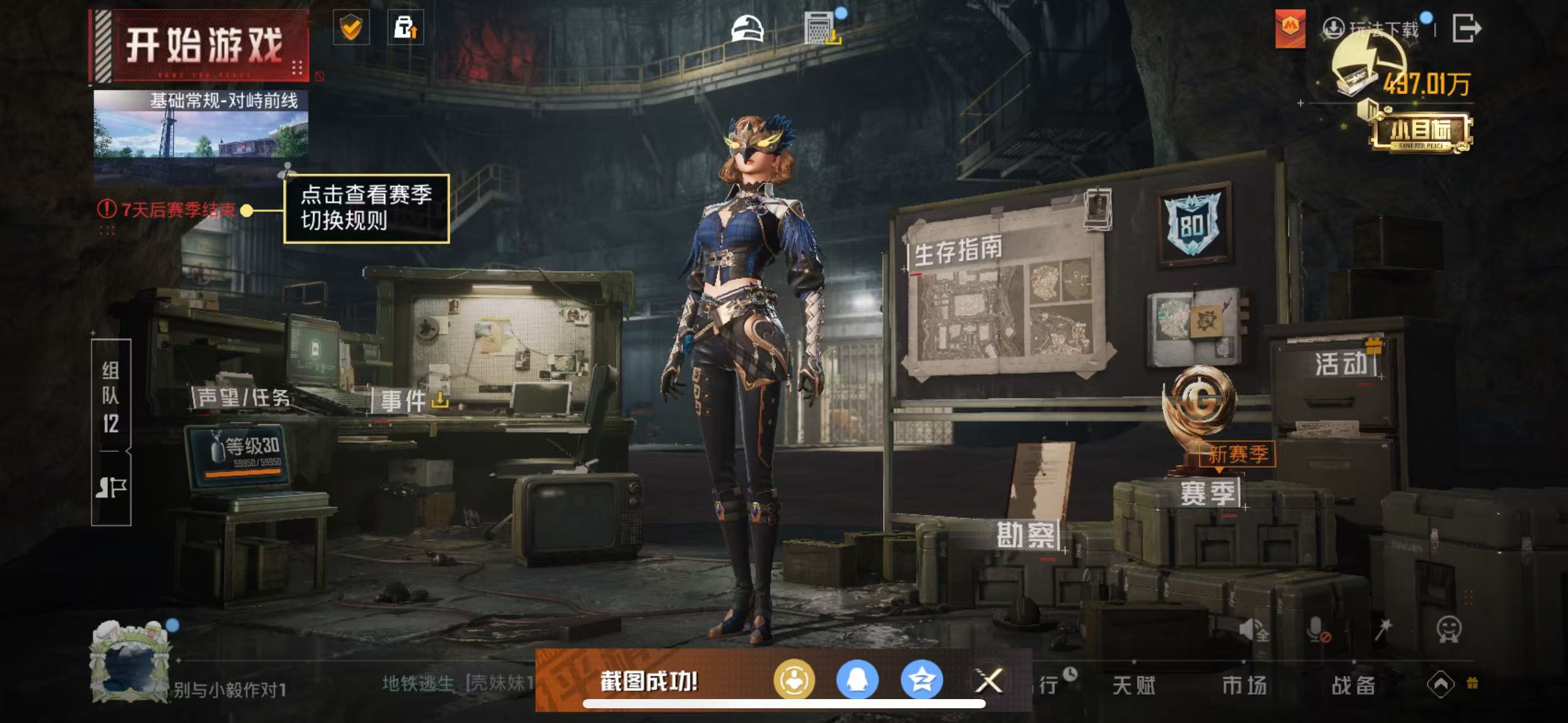
Task: Start the game with 开始游戏
Action: (201, 46)
